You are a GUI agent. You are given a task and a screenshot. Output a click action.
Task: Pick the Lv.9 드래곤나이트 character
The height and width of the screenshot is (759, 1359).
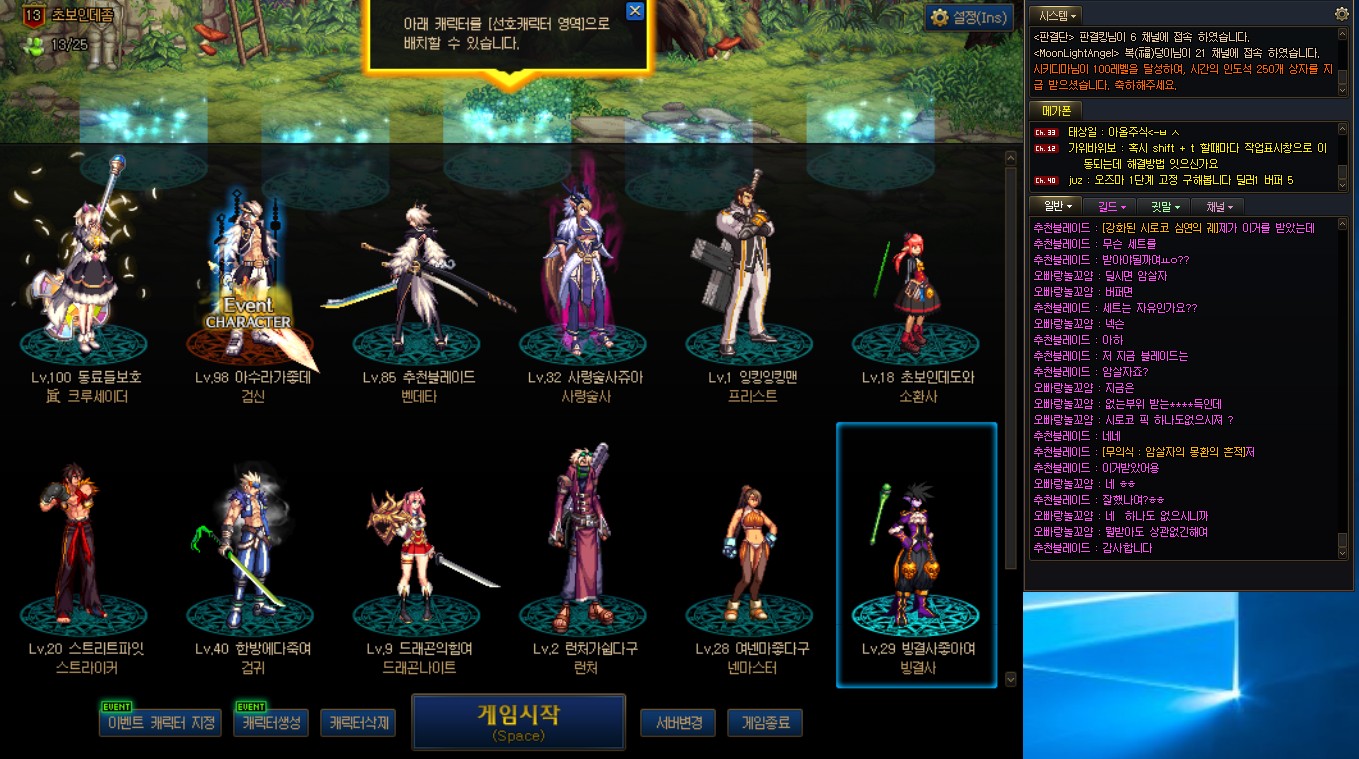click(418, 550)
